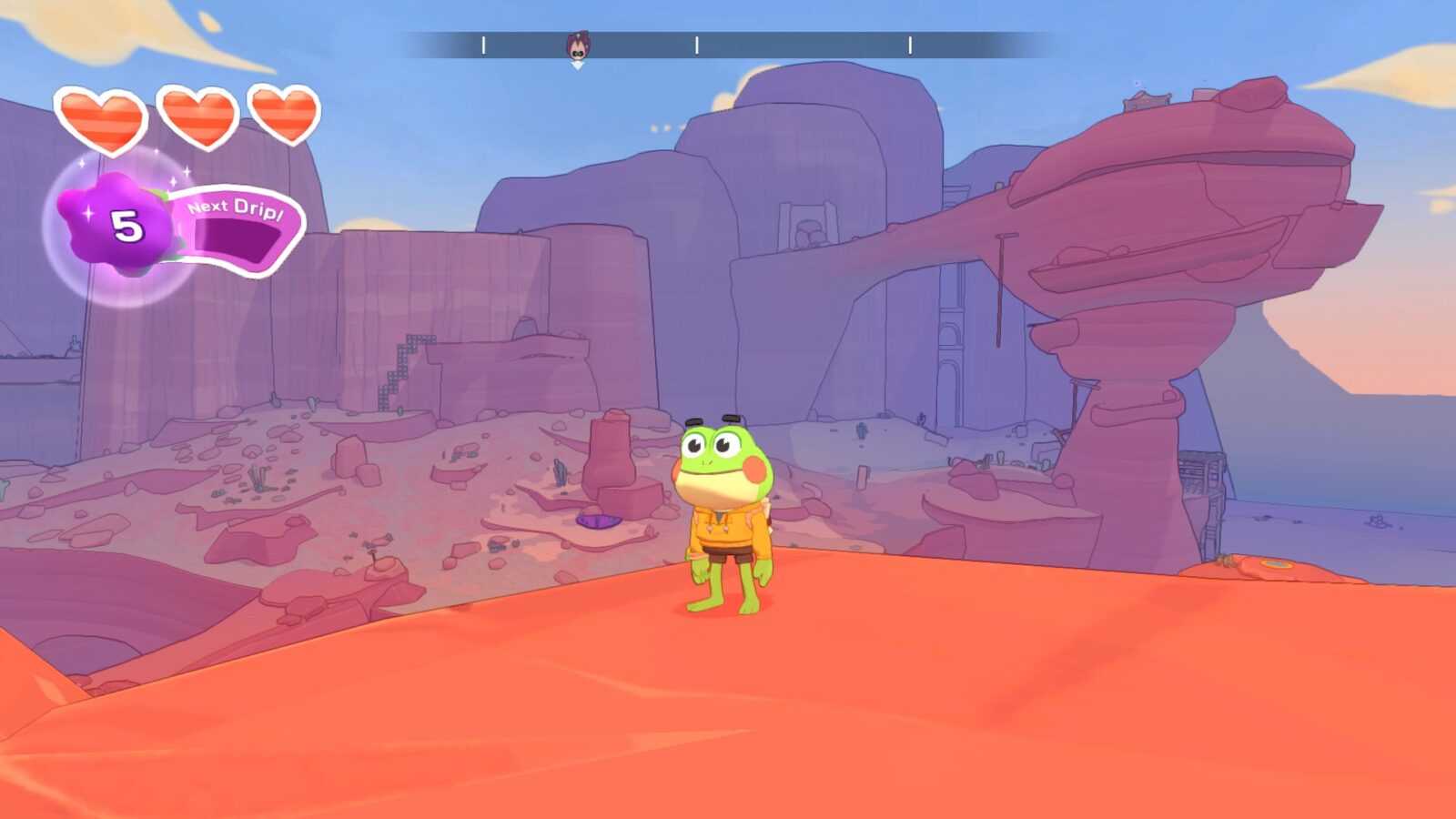Click the purple blob collectible icon
The height and width of the screenshot is (819, 1456).
116,224
